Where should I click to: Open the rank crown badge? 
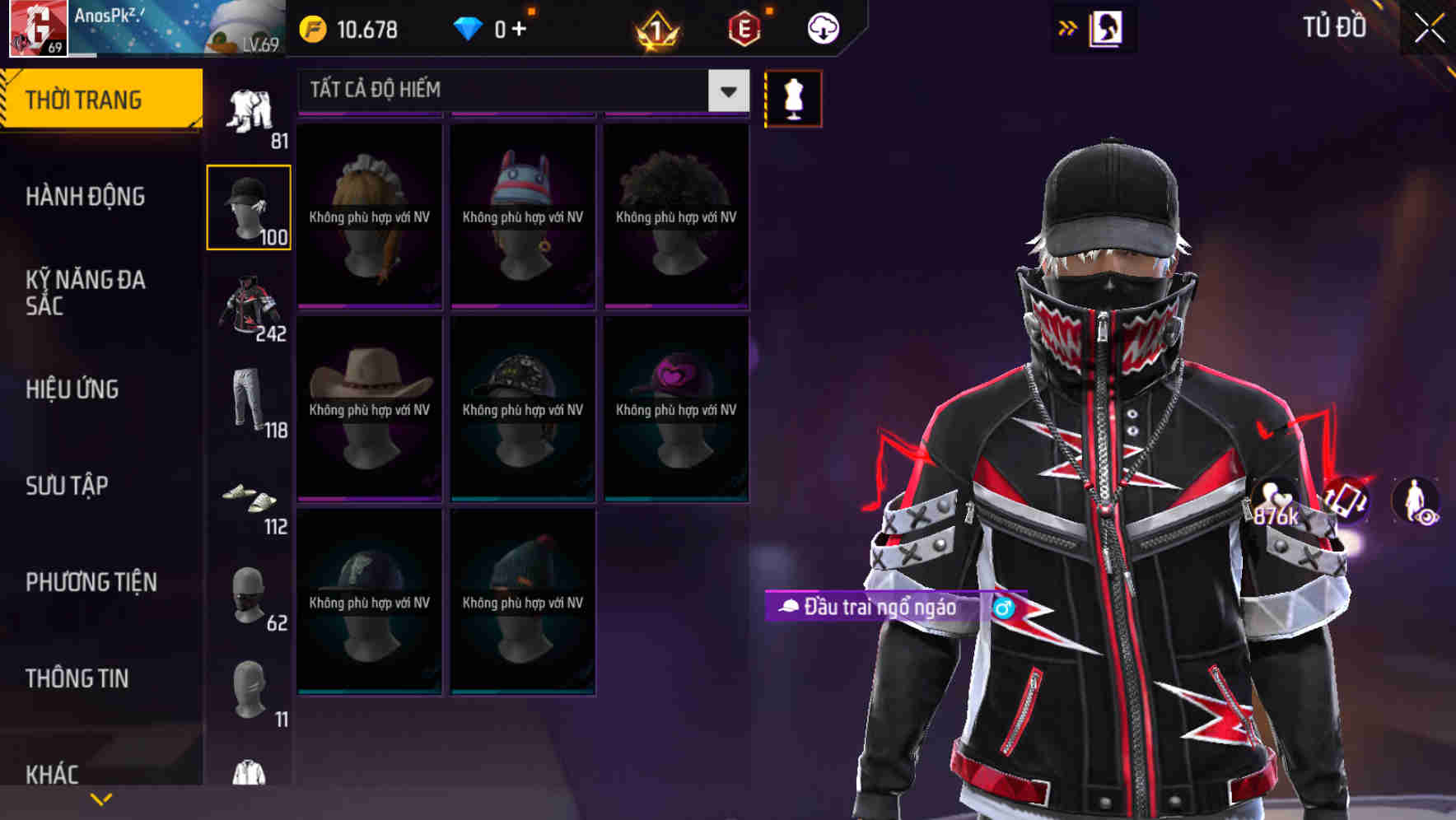pos(655,27)
